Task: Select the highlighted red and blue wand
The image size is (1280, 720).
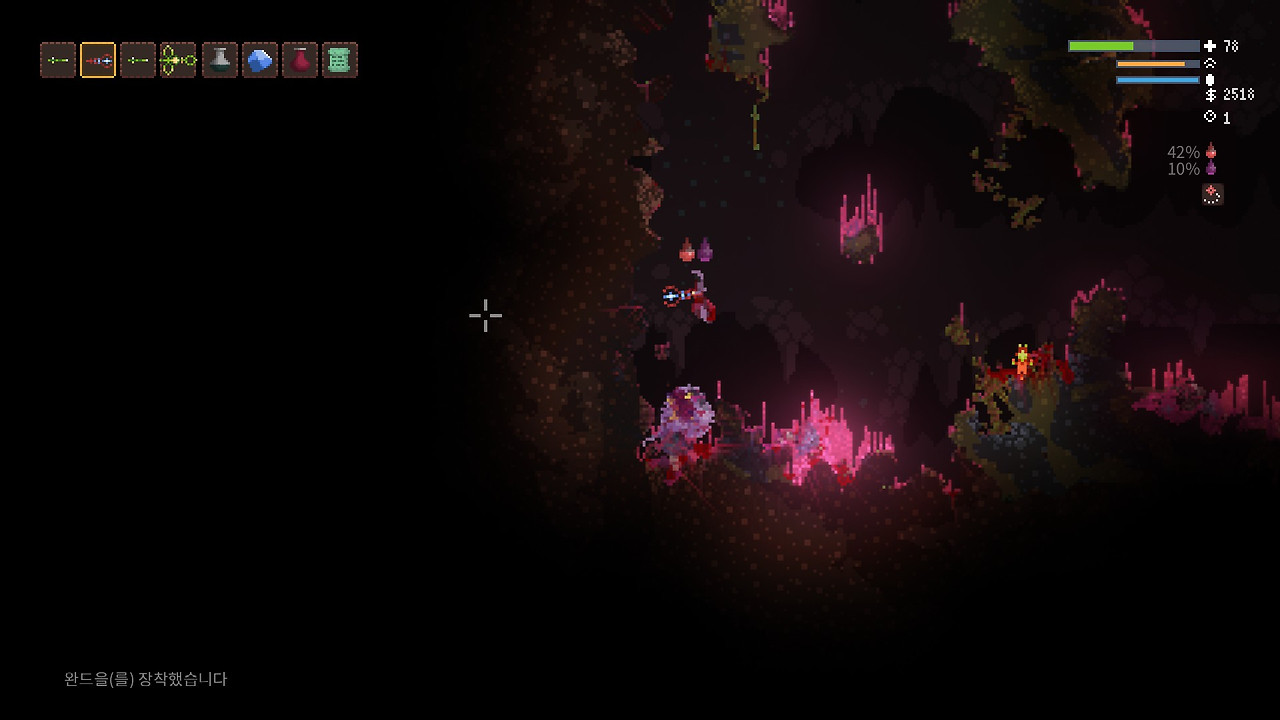Action: pos(98,60)
